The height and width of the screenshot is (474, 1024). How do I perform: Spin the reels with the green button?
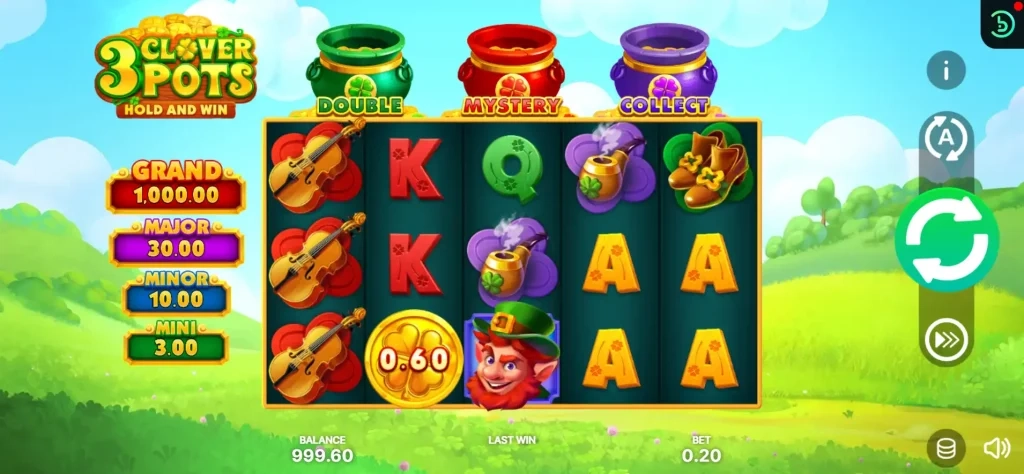coord(946,240)
